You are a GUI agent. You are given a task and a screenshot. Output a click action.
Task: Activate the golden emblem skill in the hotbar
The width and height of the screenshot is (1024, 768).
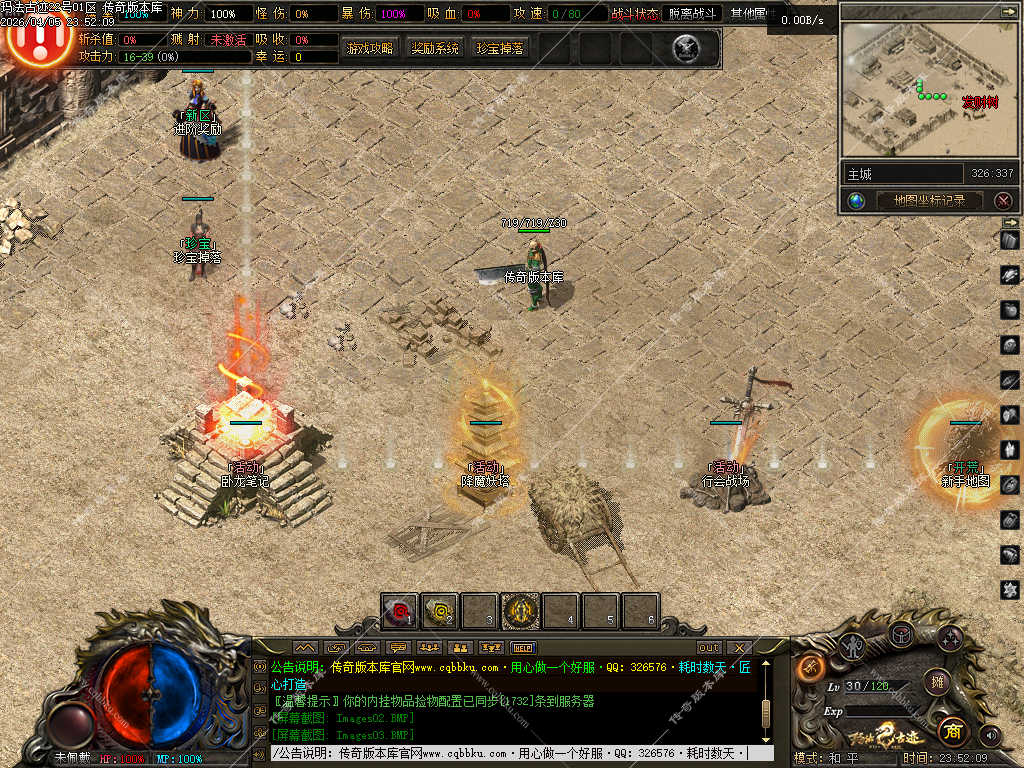click(x=520, y=610)
